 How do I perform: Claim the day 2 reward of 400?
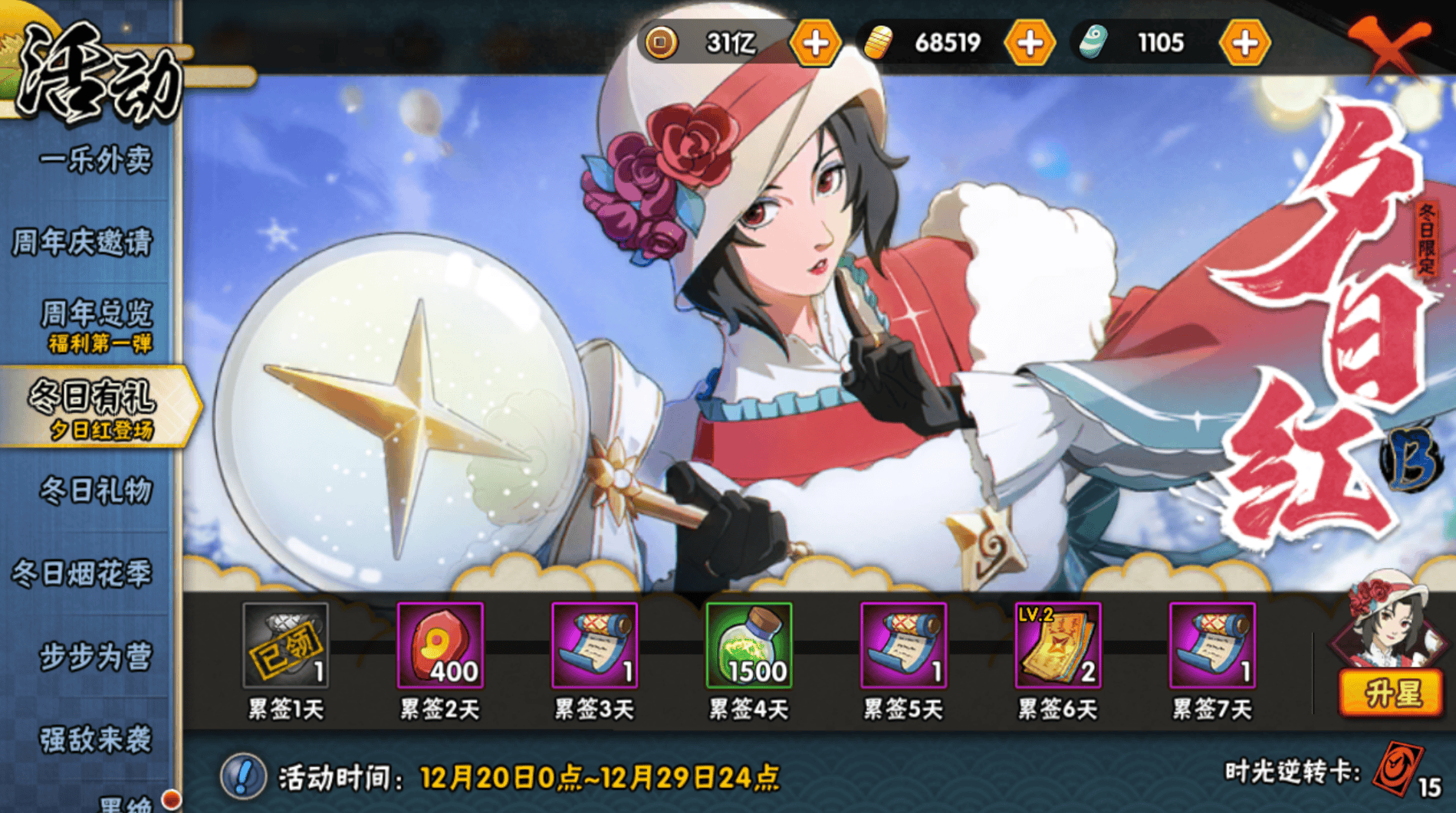[x=440, y=645]
